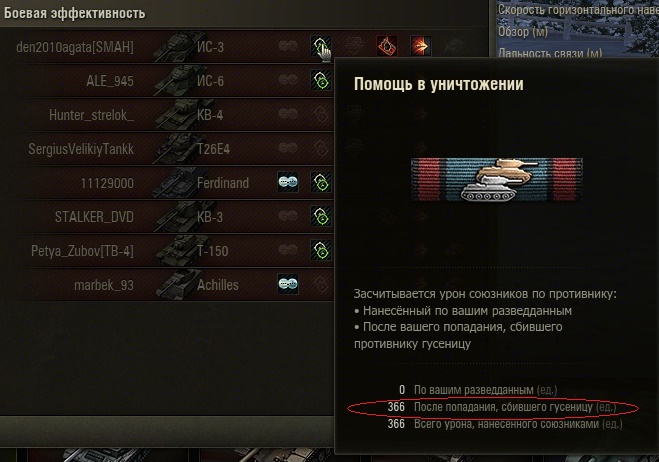
Task: Click the blue spotted icon in the Achilles row
Action: [288, 284]
